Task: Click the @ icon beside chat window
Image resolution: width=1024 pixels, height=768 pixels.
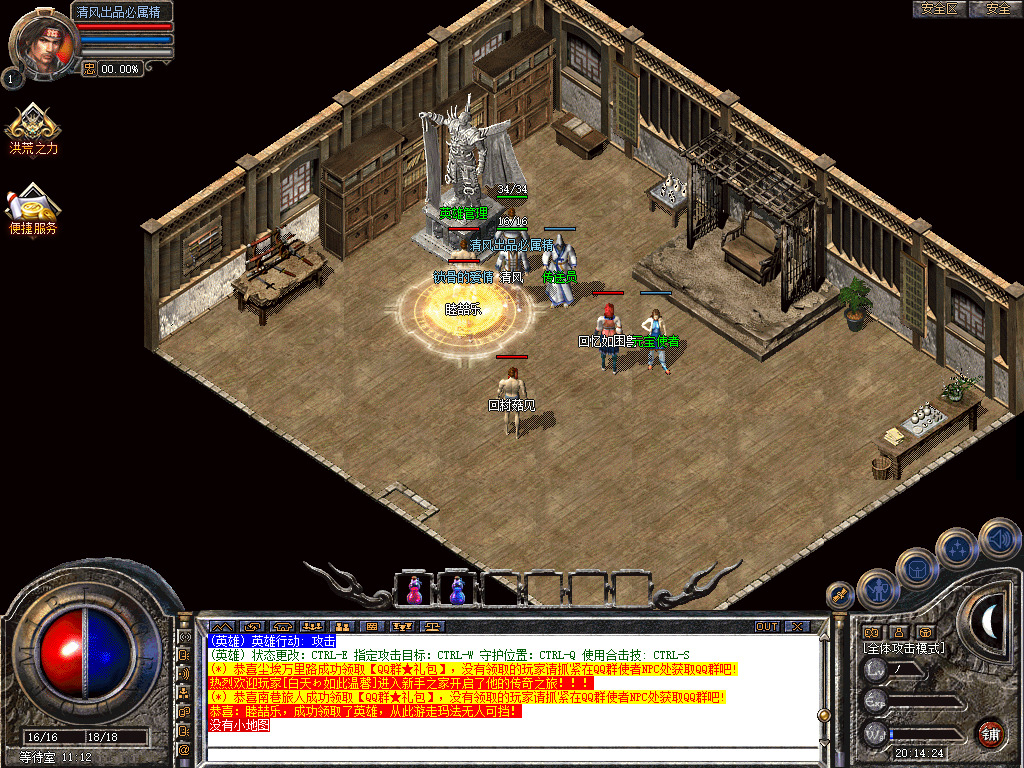Action: coord(184,748)
